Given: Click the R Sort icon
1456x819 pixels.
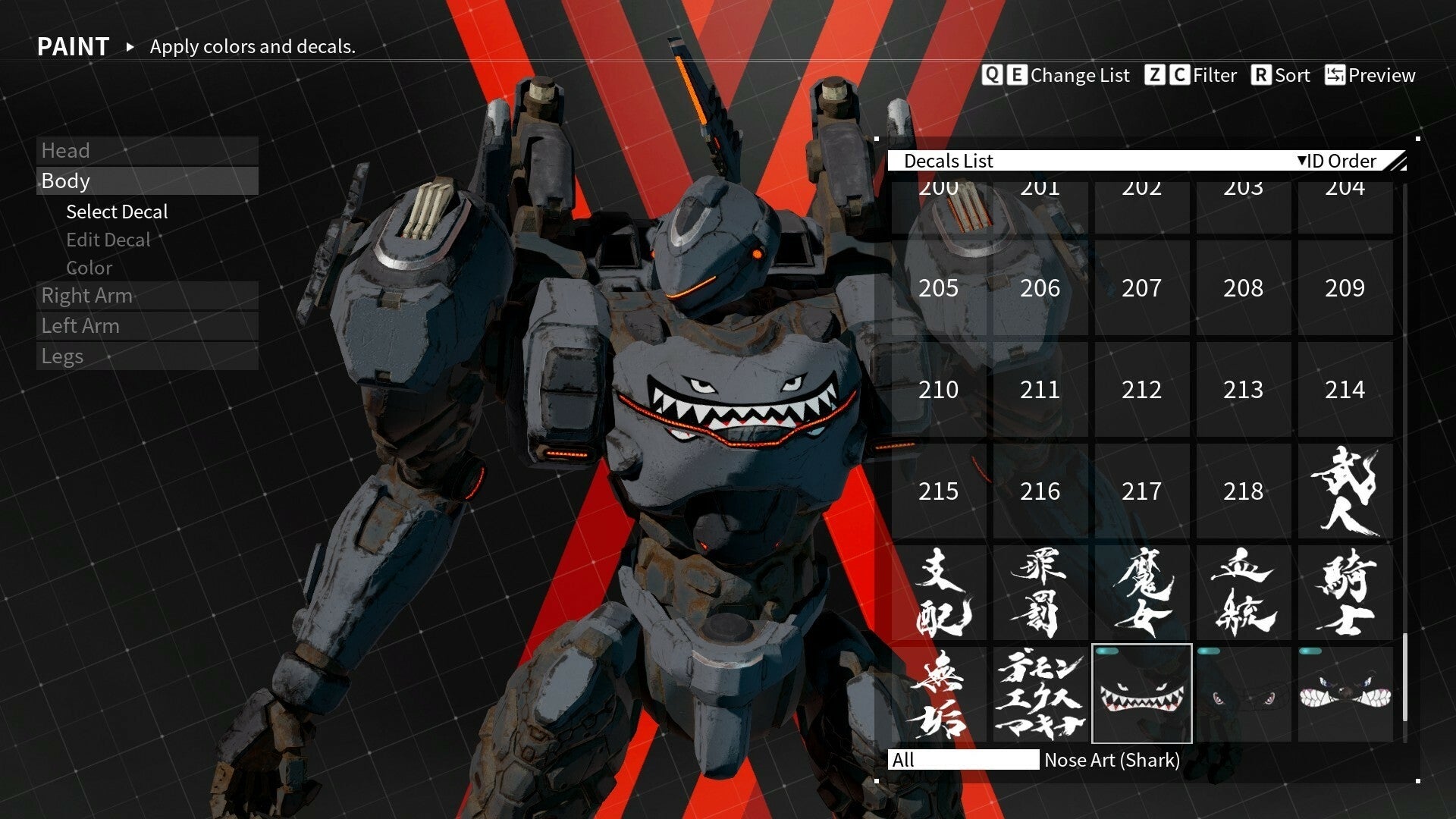Looking at the screenshot, I should click(x=1260, y=75).
